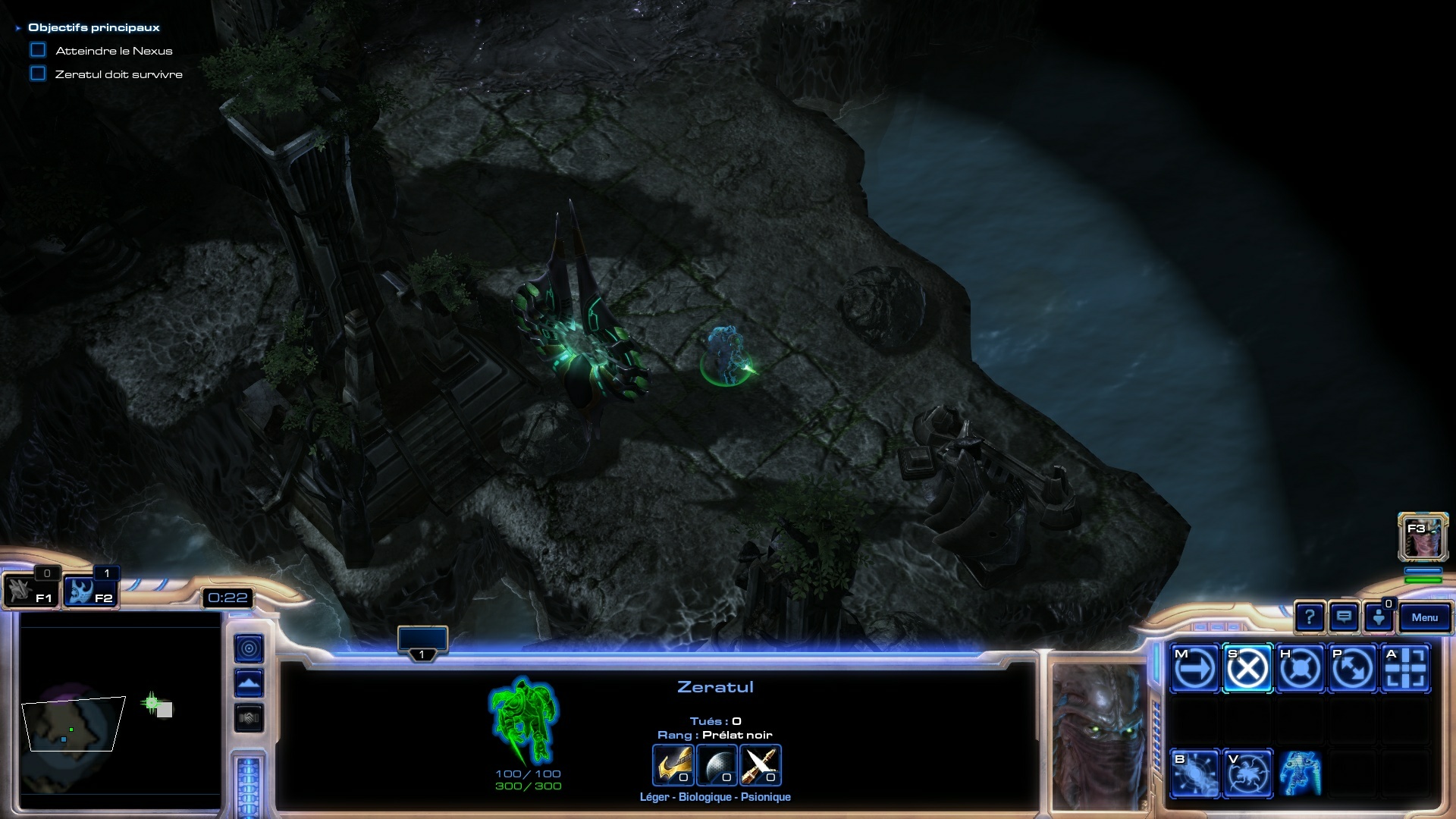Use Zeratul's Blink ability (B)
Viewport: 1456px width, 819px height.
[x=1195, y=773]
